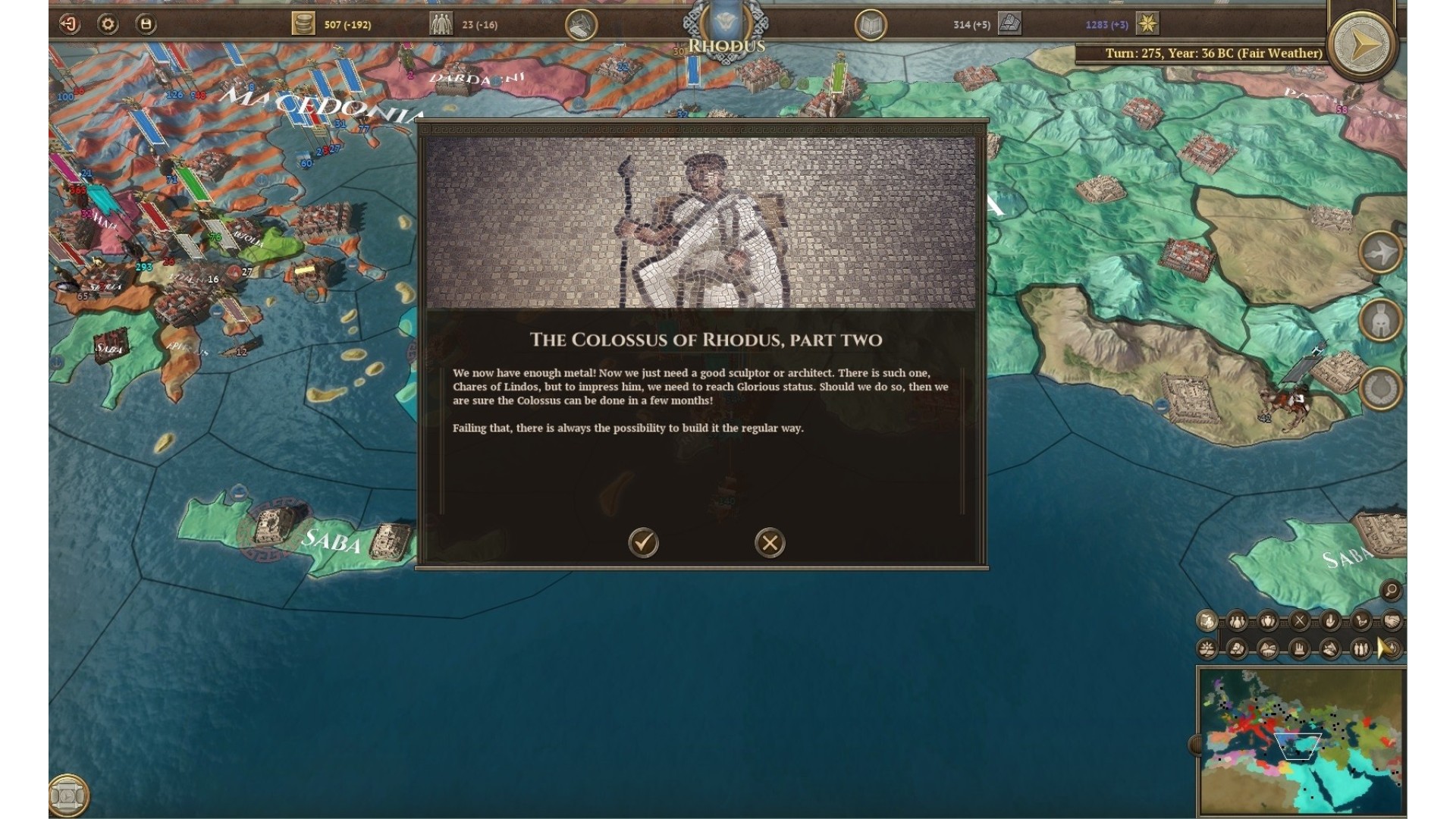Exit the game via the red door icon
This screenshot has height=819, width=1456.
click(70, 24)
